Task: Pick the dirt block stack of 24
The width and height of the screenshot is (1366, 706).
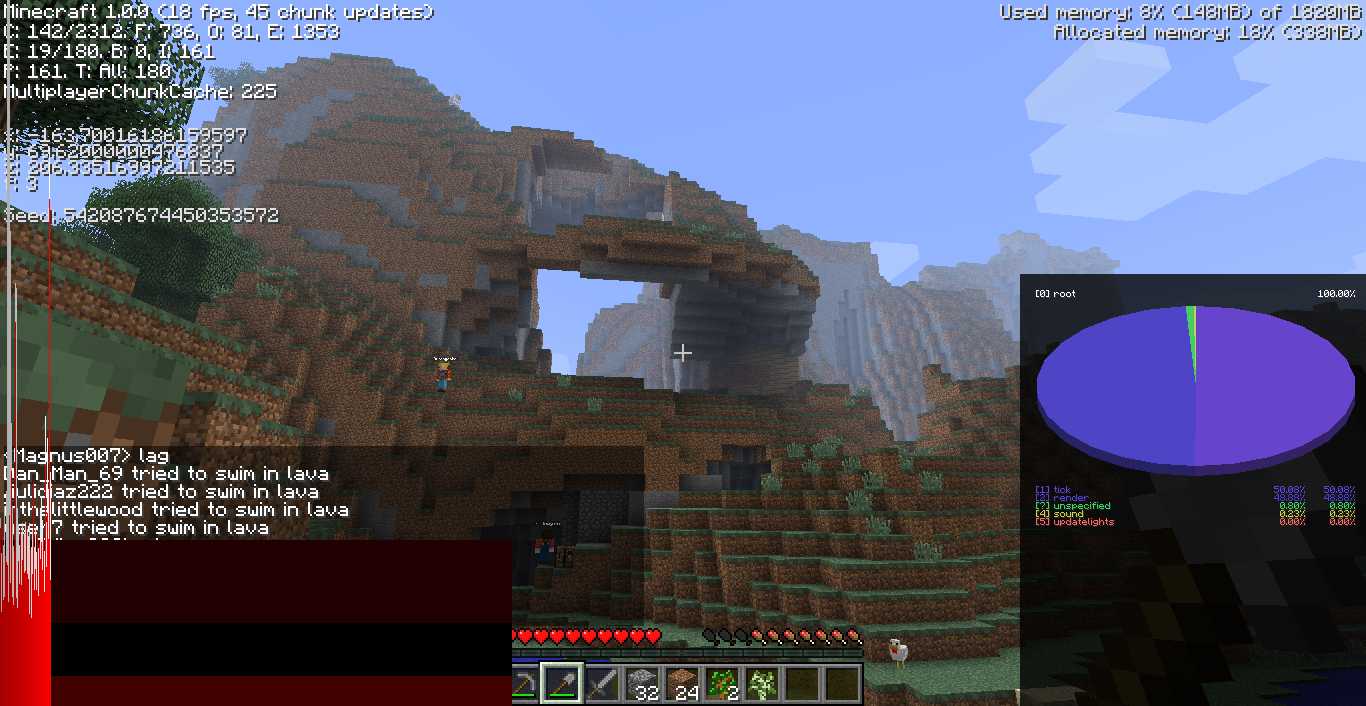Action: pyautogui.click(x=681, y=684)
